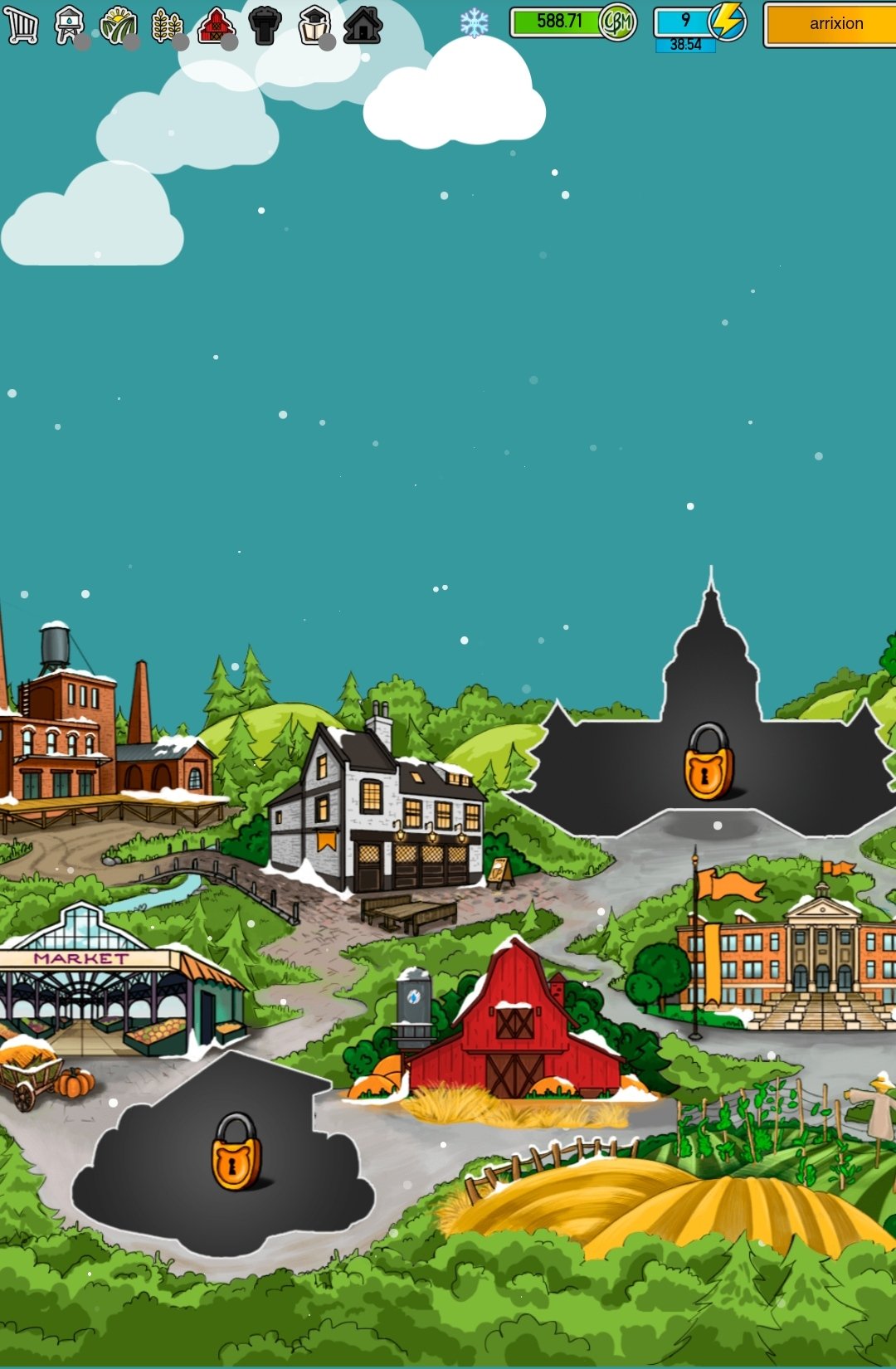
Task: Click the CBM coin icon
Action: 617,22
